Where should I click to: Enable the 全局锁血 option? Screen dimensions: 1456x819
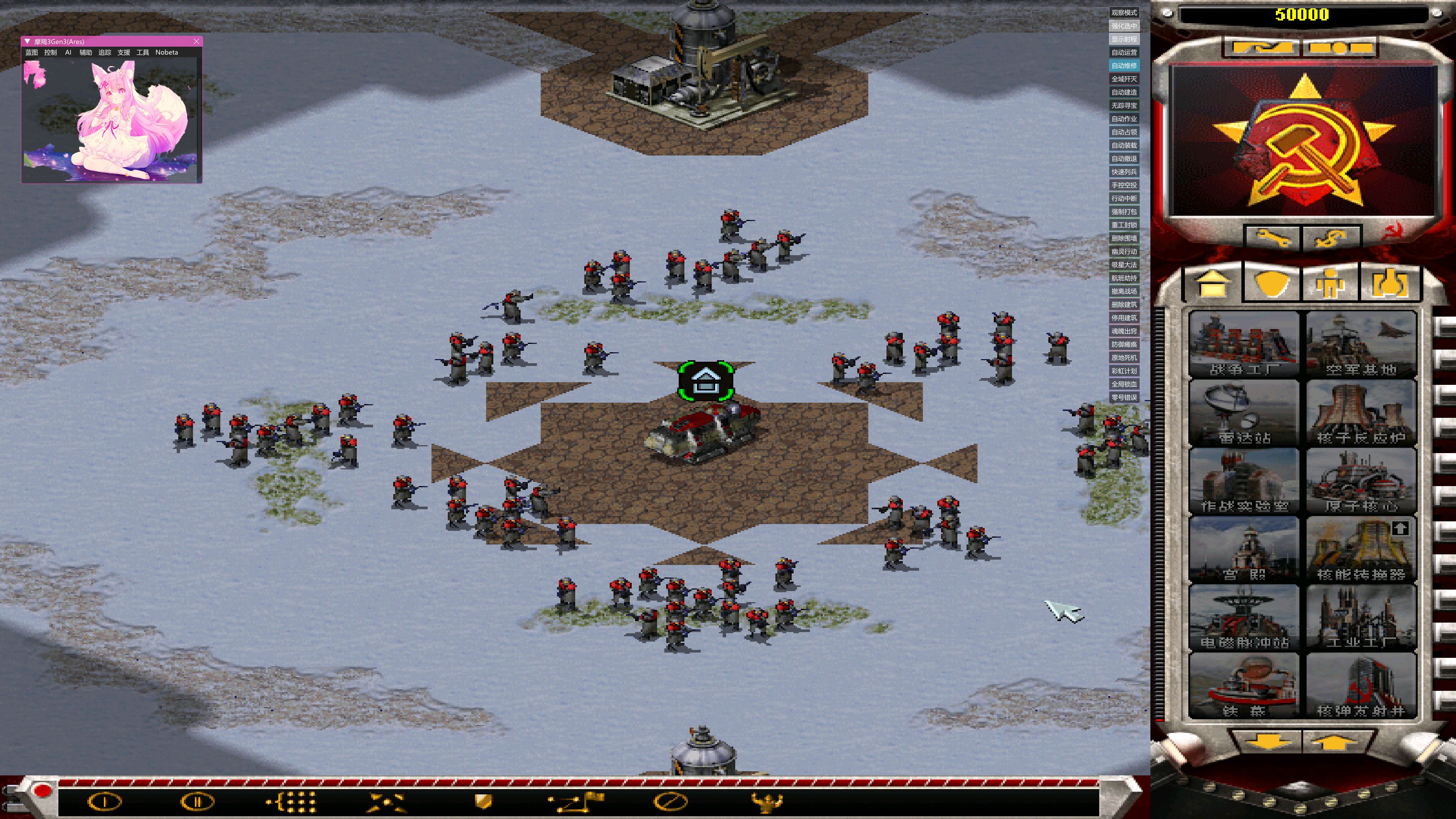(x=1123, y=384)
